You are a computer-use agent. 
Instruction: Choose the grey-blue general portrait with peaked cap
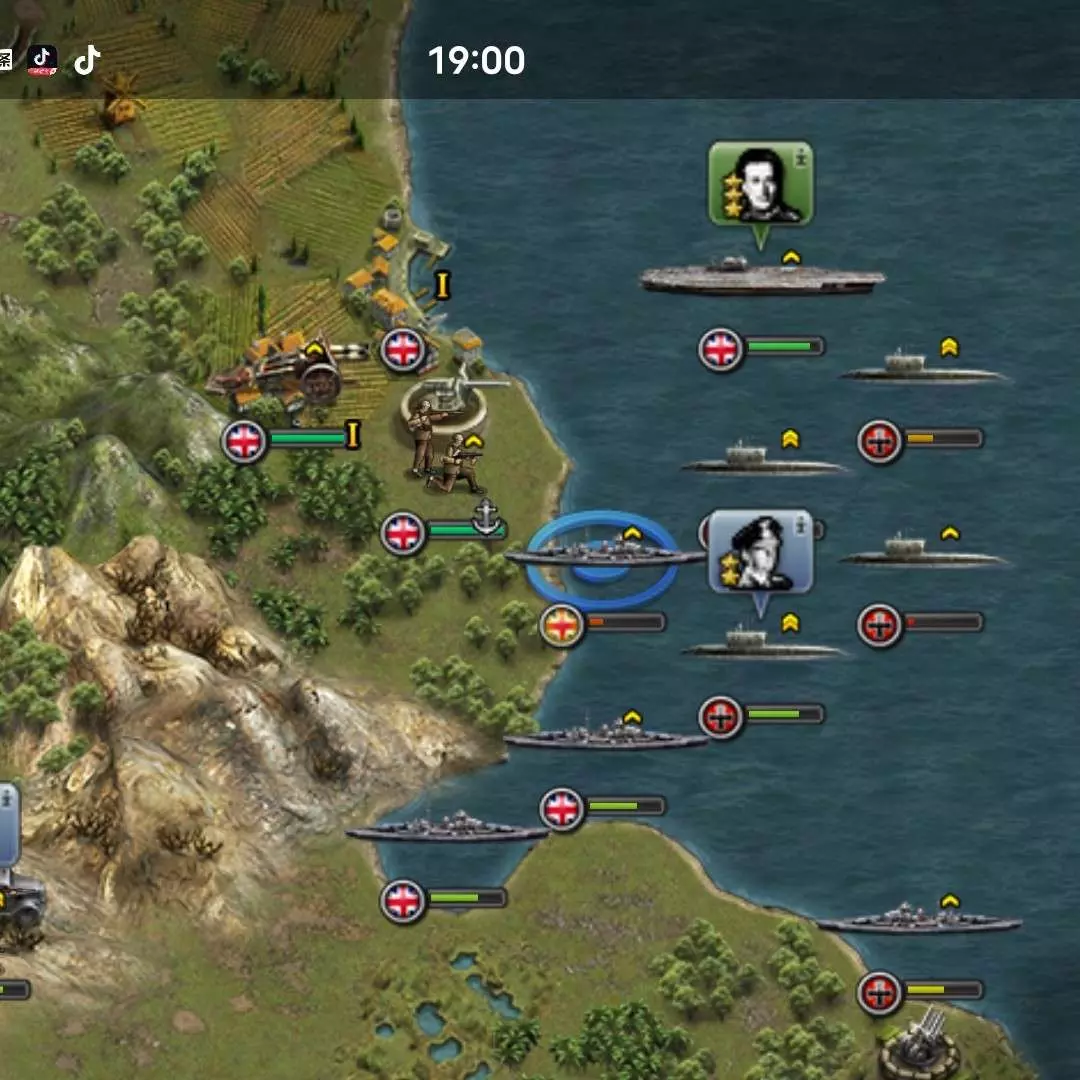tap(760, 551)
